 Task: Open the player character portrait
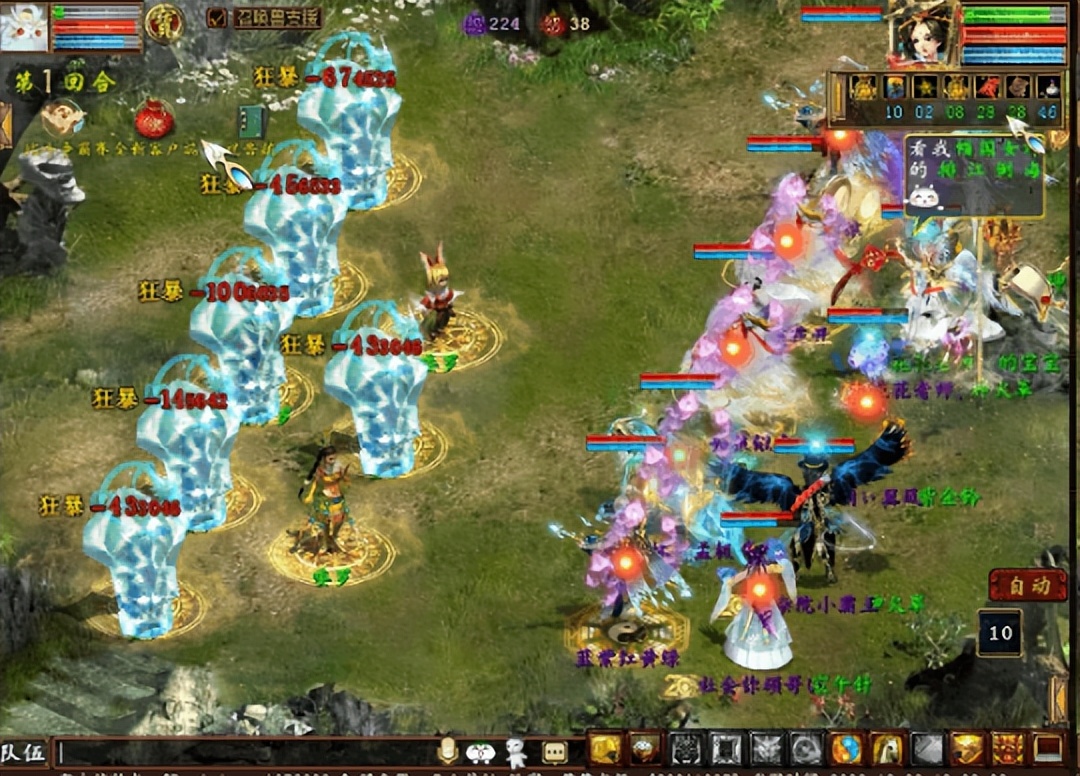[x=923, y=32]
